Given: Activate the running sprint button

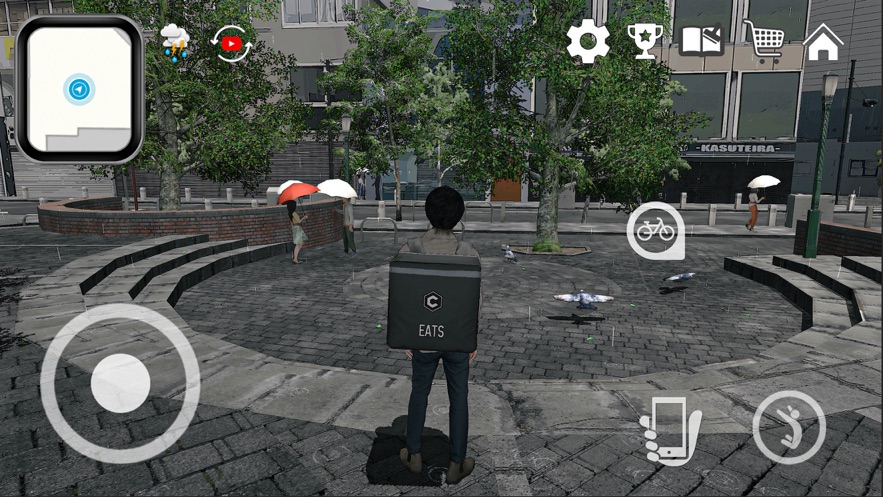Looking at the screenshot, I should [x=788, y=427].
